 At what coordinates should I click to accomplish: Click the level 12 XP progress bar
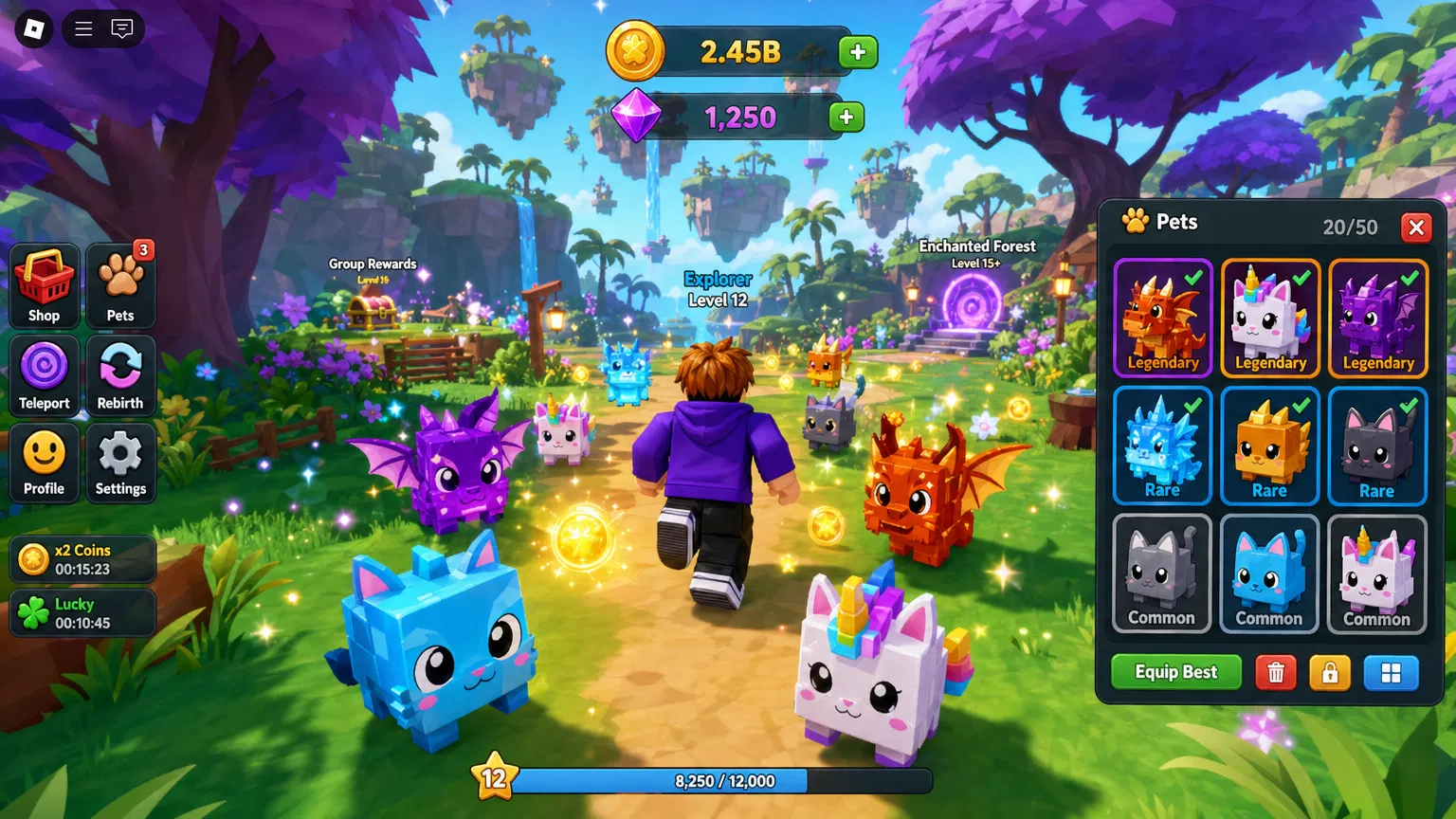tap(724, 781)
